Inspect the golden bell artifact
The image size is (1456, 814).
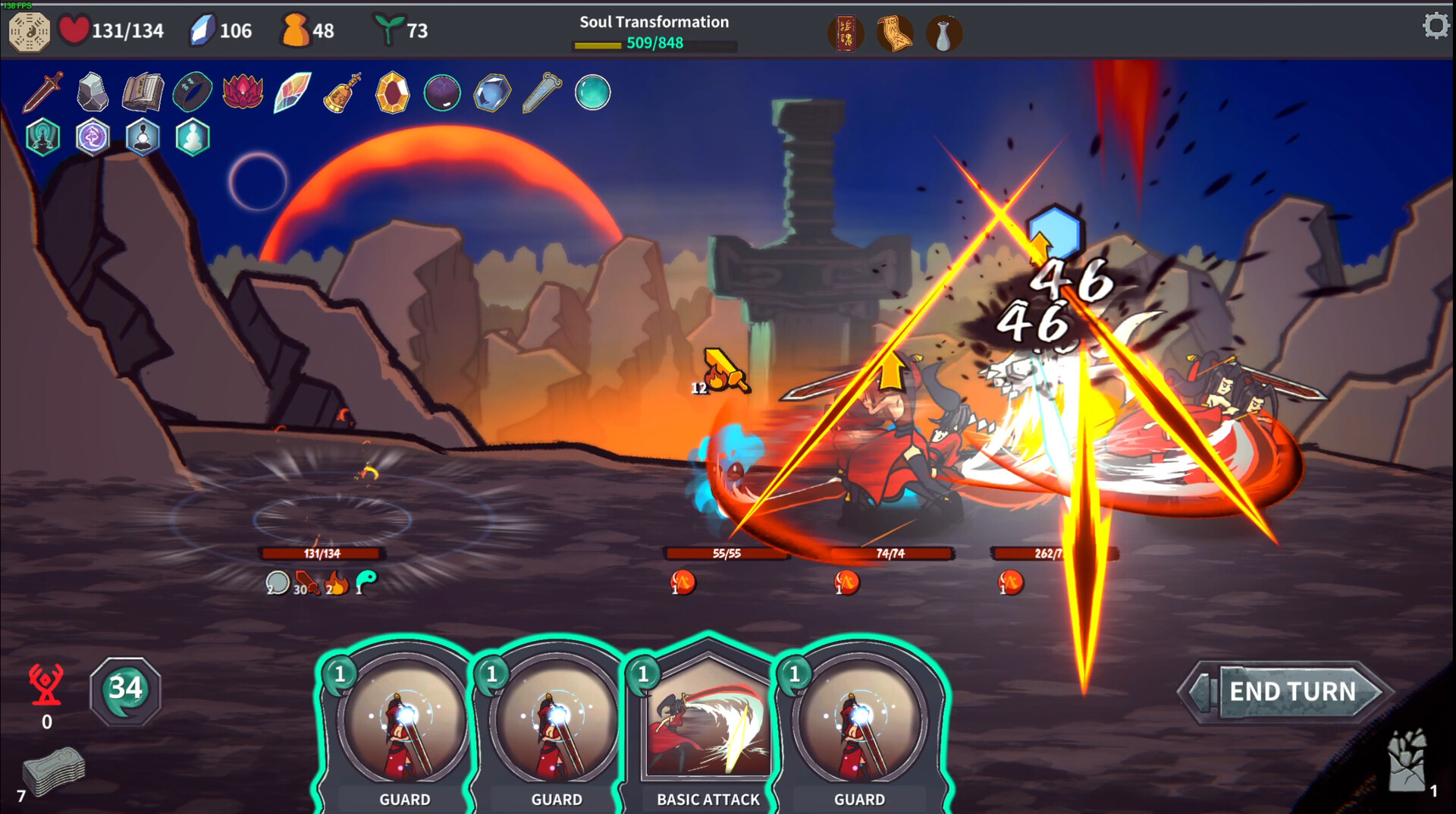342,93
